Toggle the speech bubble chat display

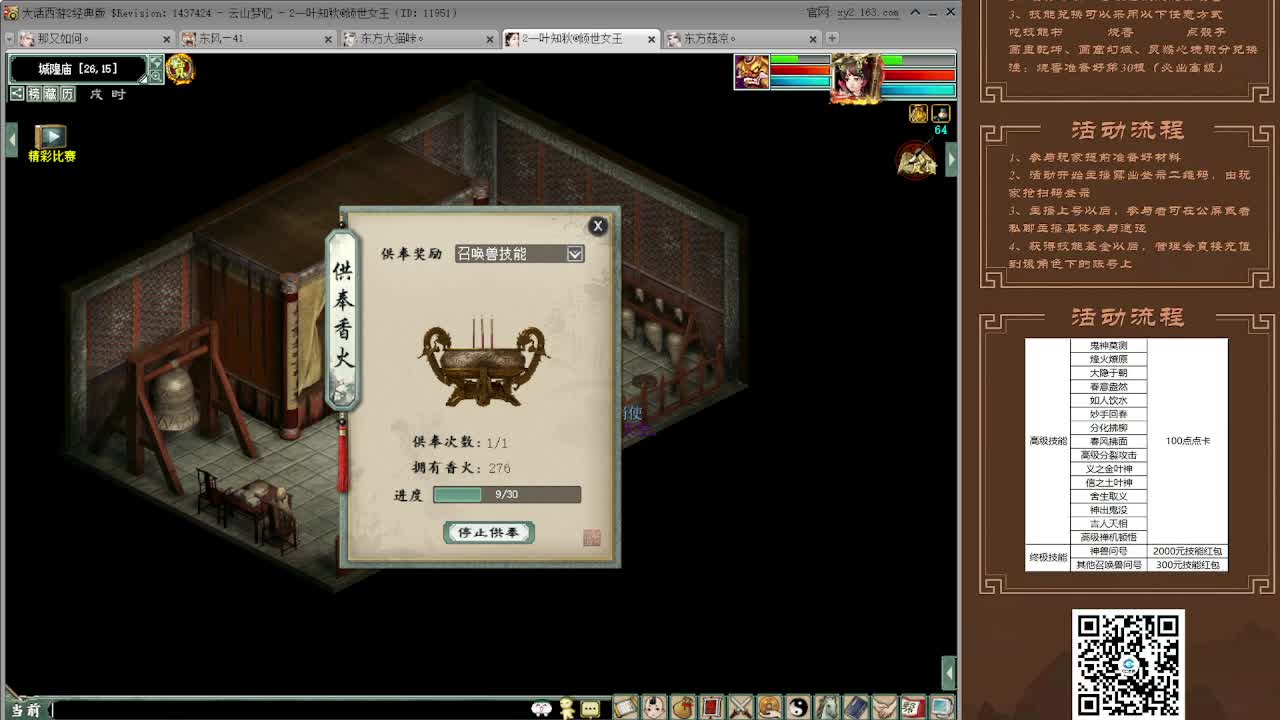coord(589,708)
